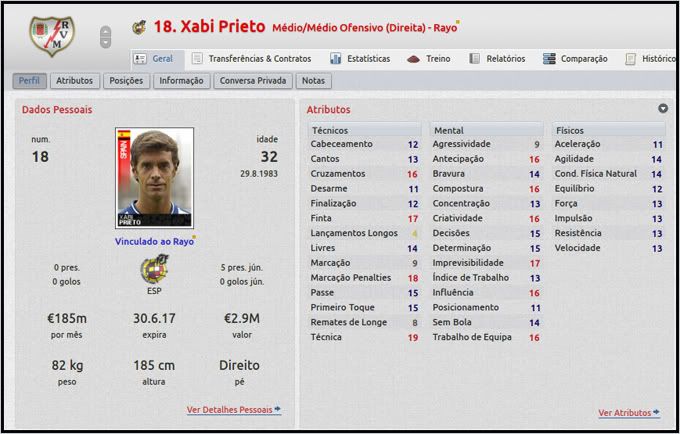Open Conversa Privada with the player
Screen dimensions: 680x434
pos(252,81)
